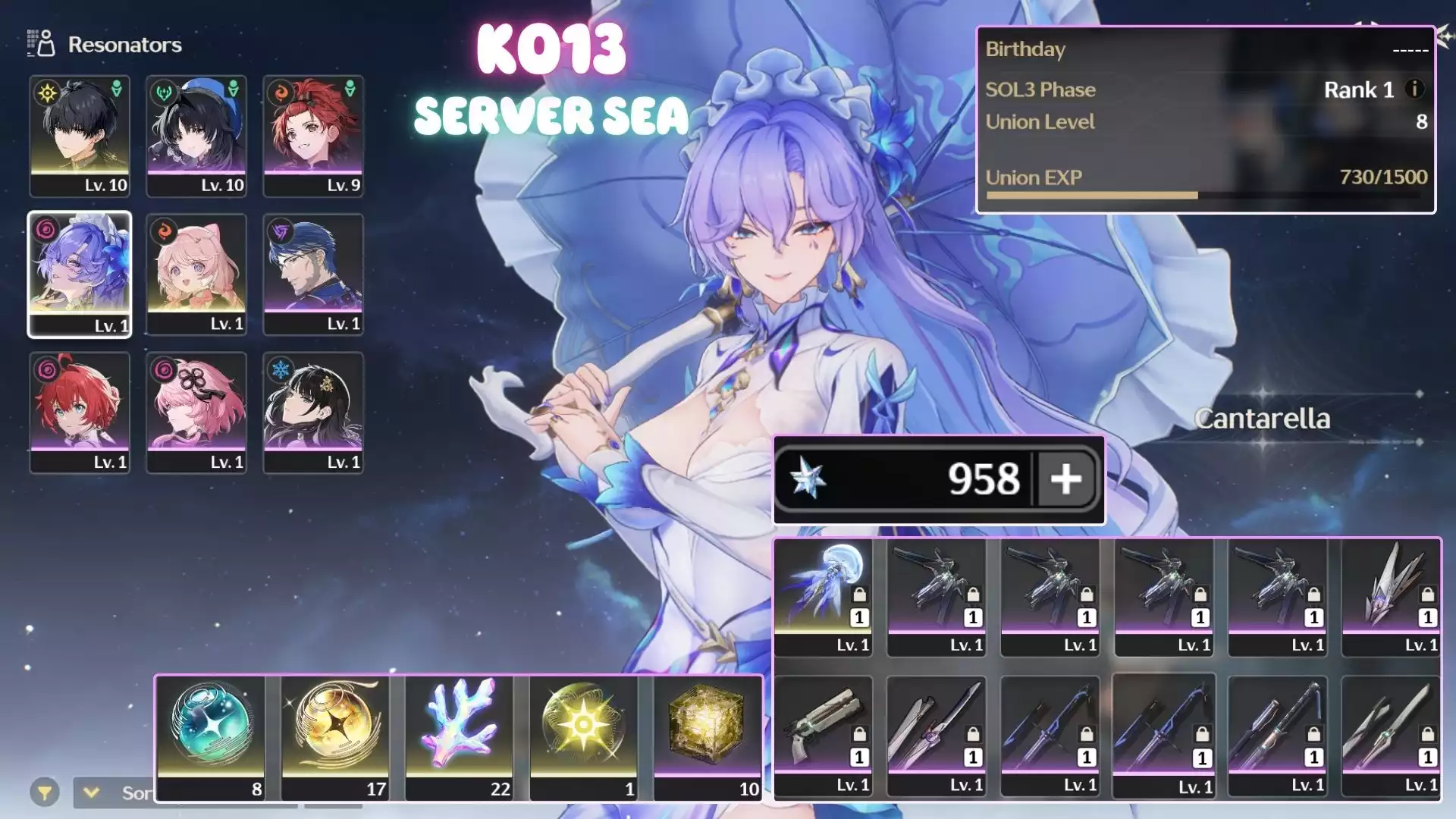This screenshot has width=1456, height=819.
Task: Click the Resonators panel icon
Action: point(39,44)
